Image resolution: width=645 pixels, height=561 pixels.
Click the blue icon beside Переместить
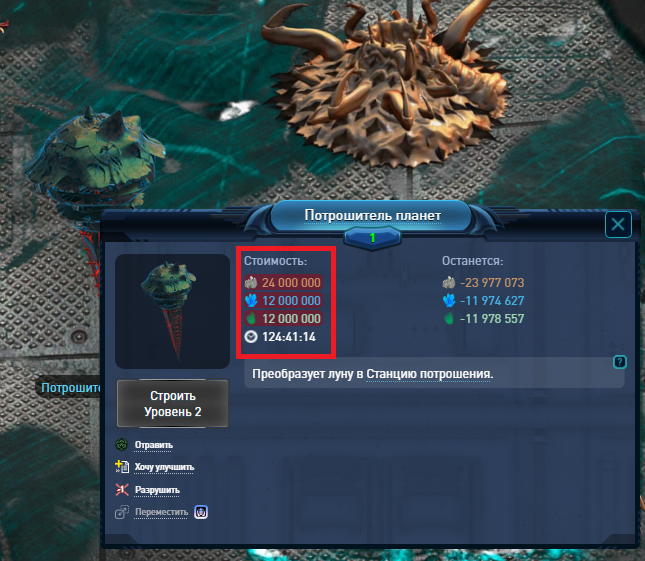point(200,512)
